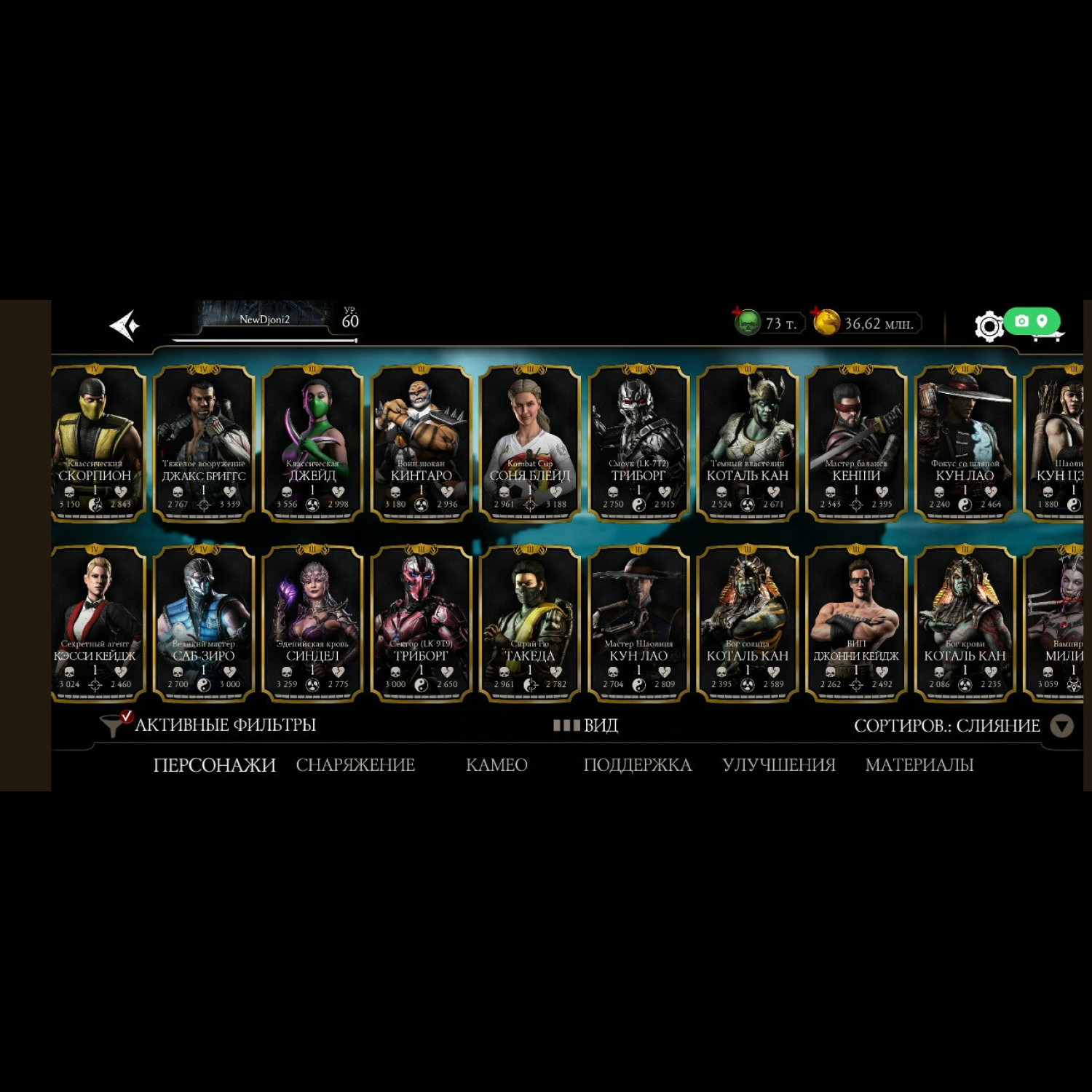Open settings via the gear icon

point(989,326)
